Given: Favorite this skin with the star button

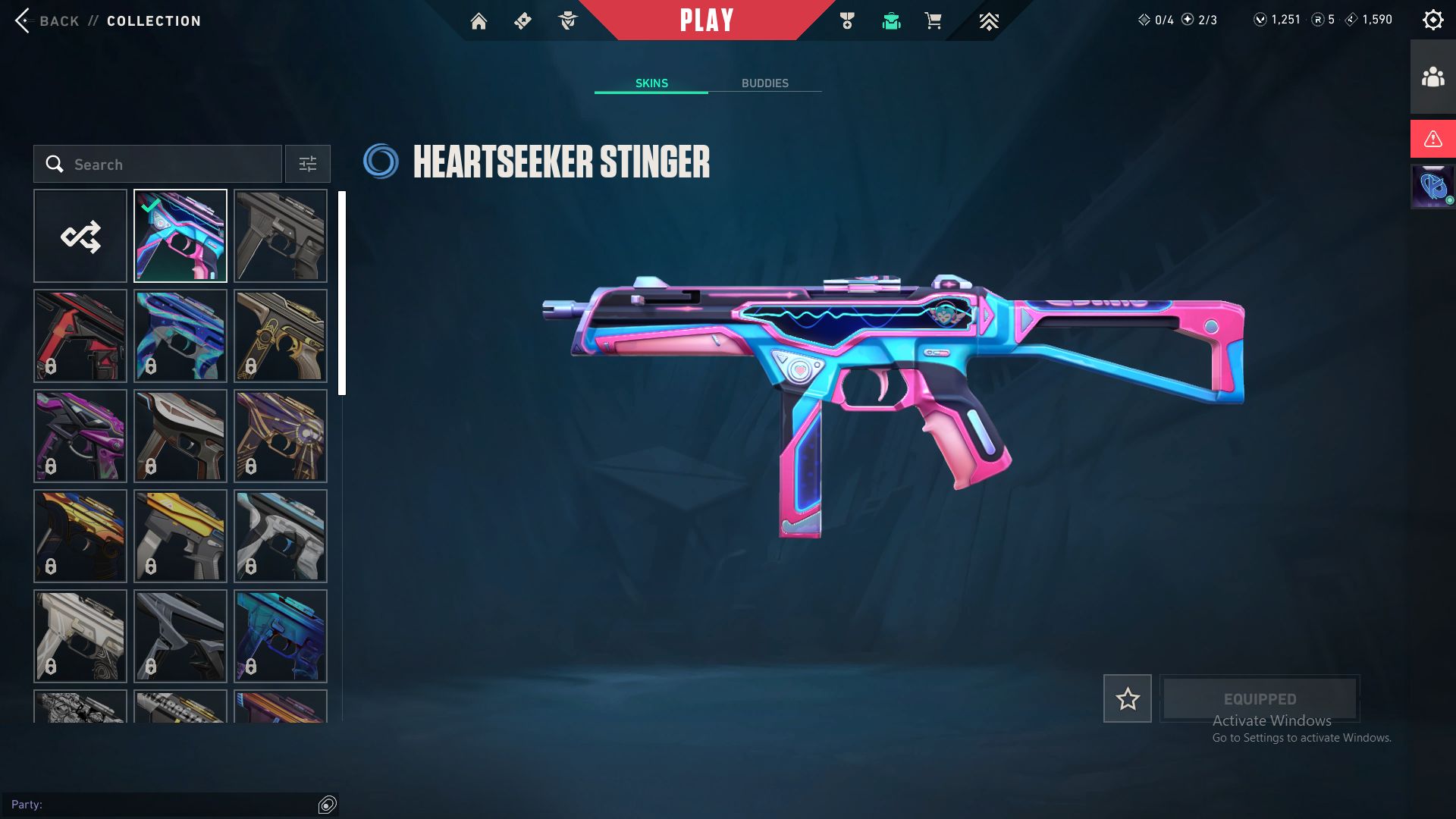Looking at the screenshot, I should [1127, 698].
